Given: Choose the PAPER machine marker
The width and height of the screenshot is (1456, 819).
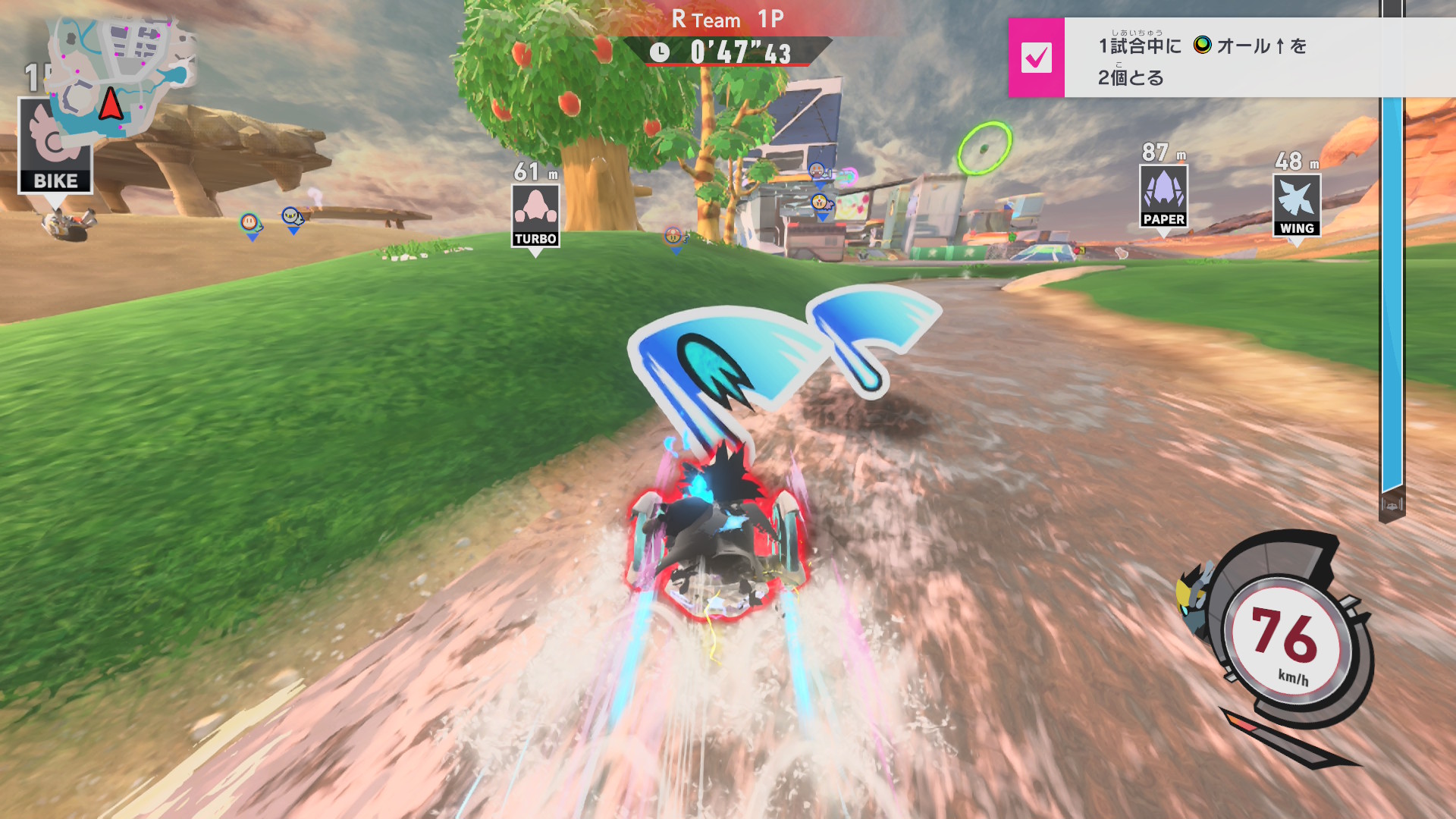Looking at the screenshot, I should point(1163,196).
